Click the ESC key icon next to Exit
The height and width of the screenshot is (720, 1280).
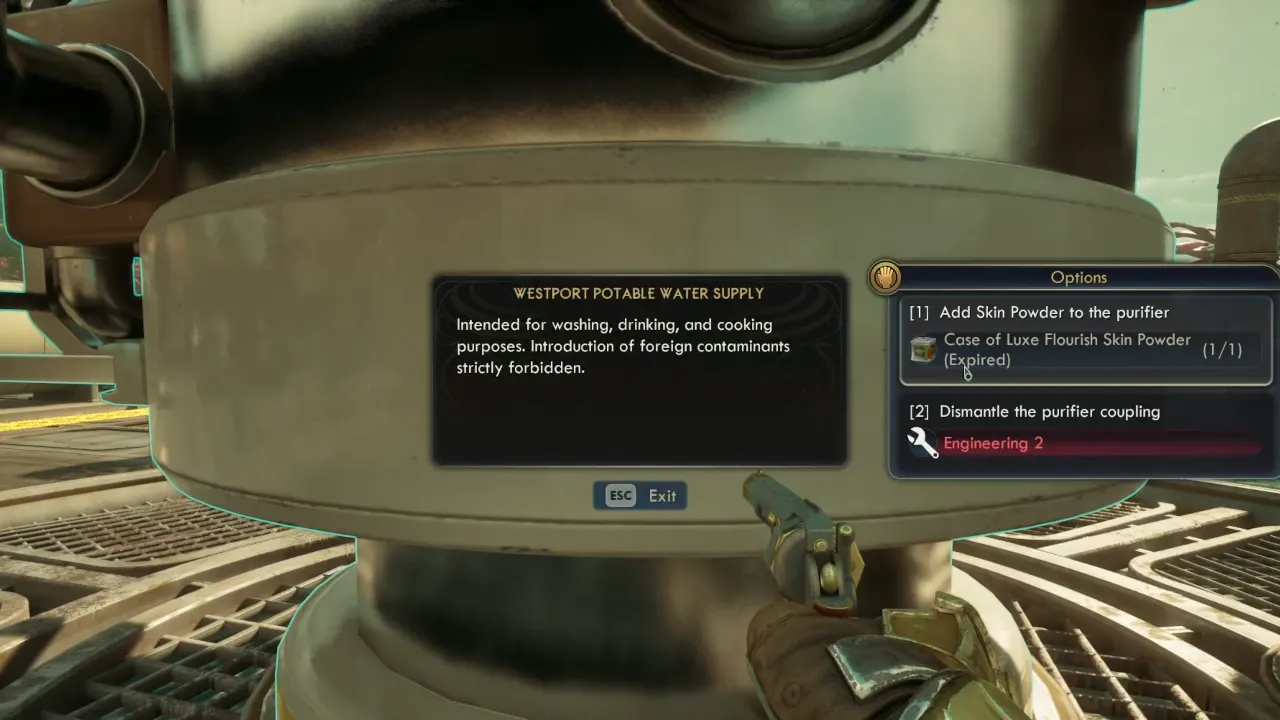coord(619,495)
